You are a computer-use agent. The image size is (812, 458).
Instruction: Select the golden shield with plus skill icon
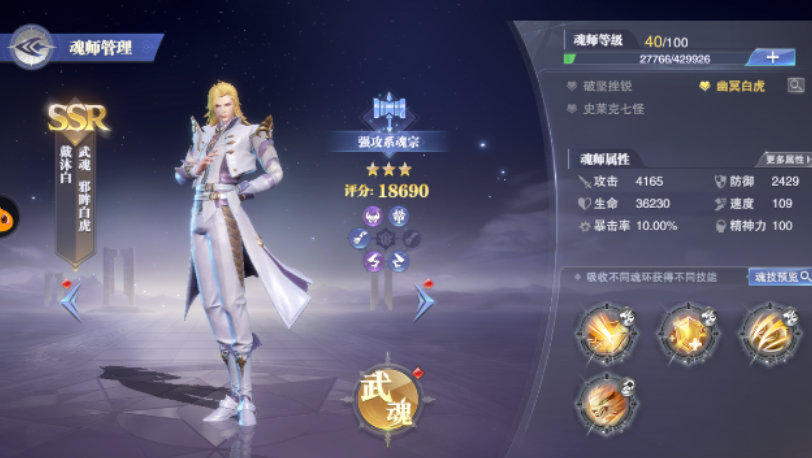pyautogui.click(x=688, y=332)
